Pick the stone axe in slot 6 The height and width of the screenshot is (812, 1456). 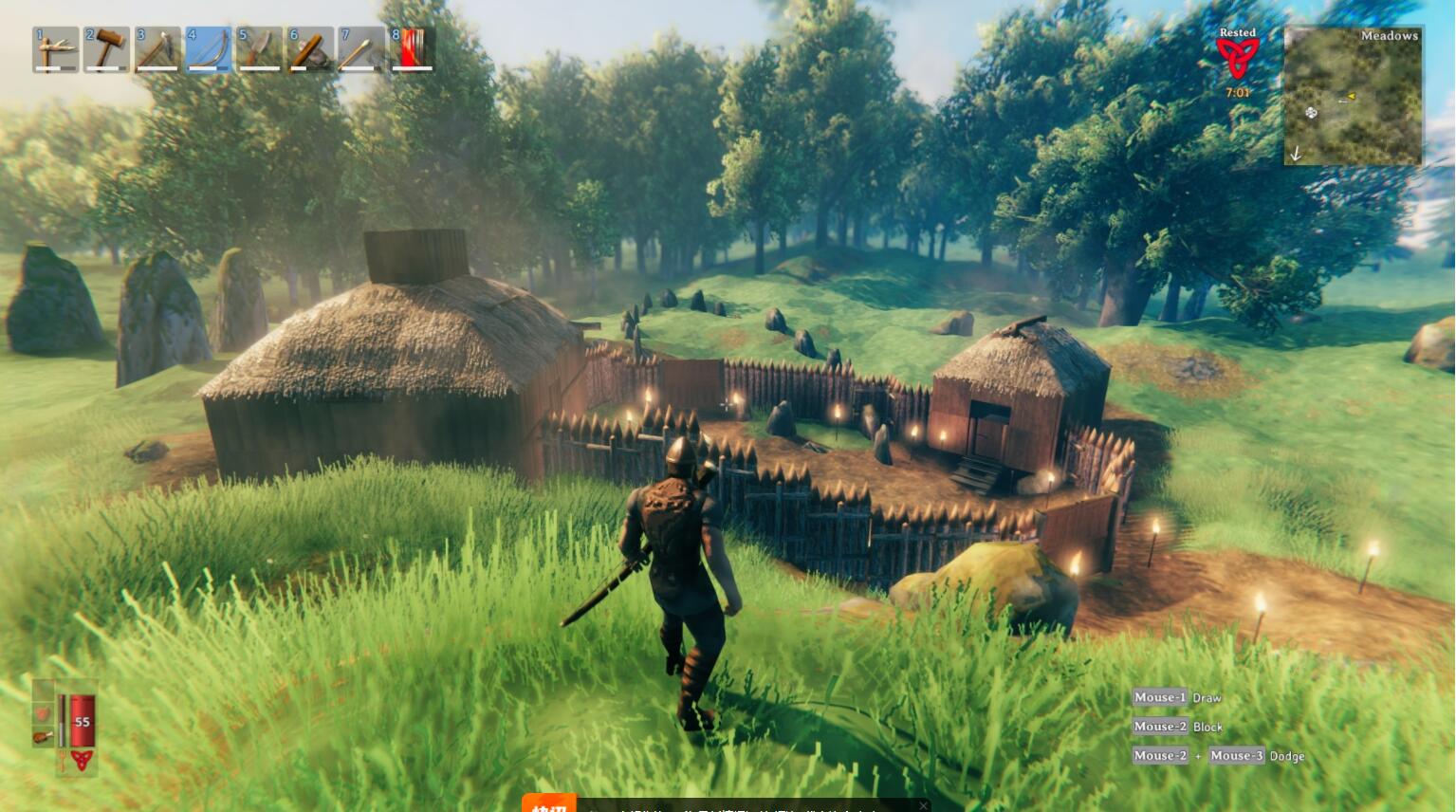(310, 49)
